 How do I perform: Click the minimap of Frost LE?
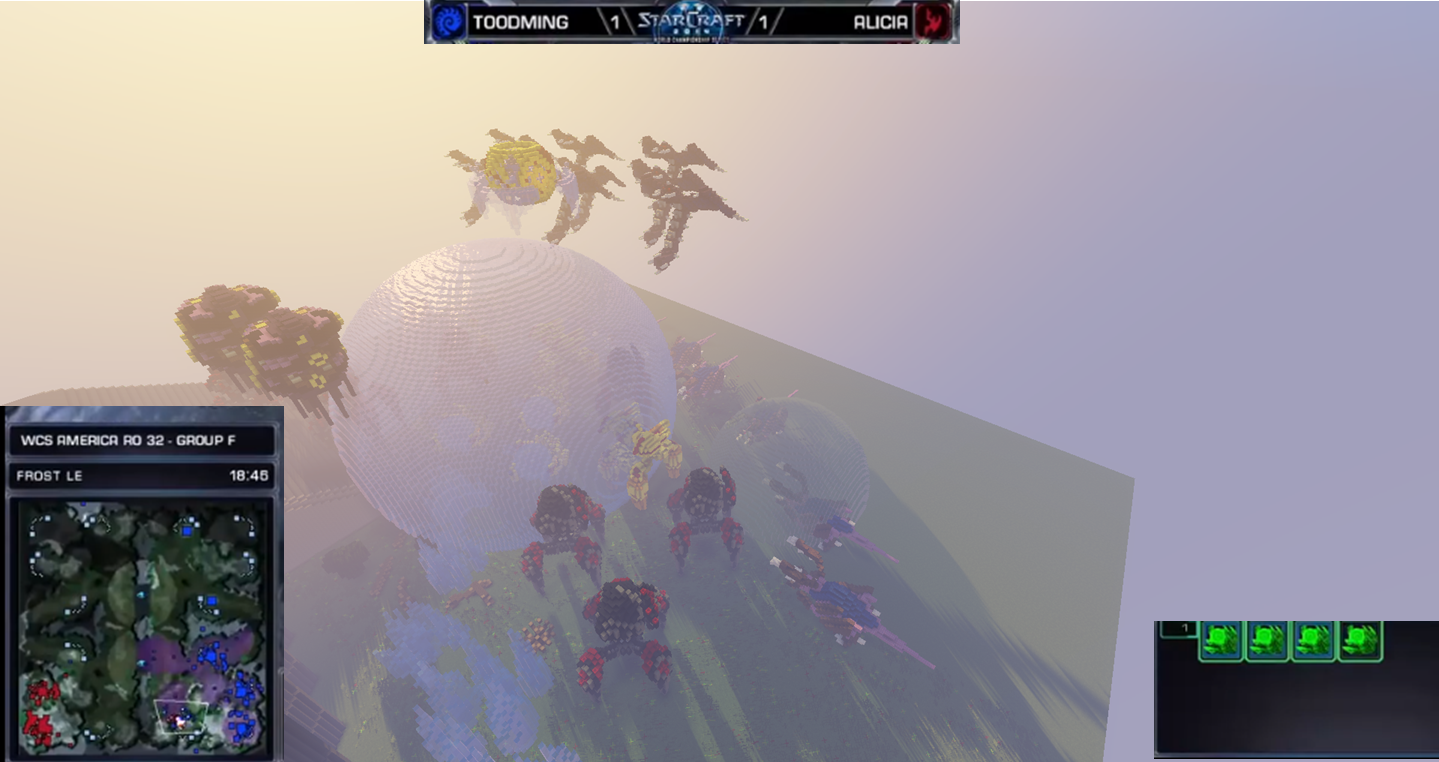(141, 626)
